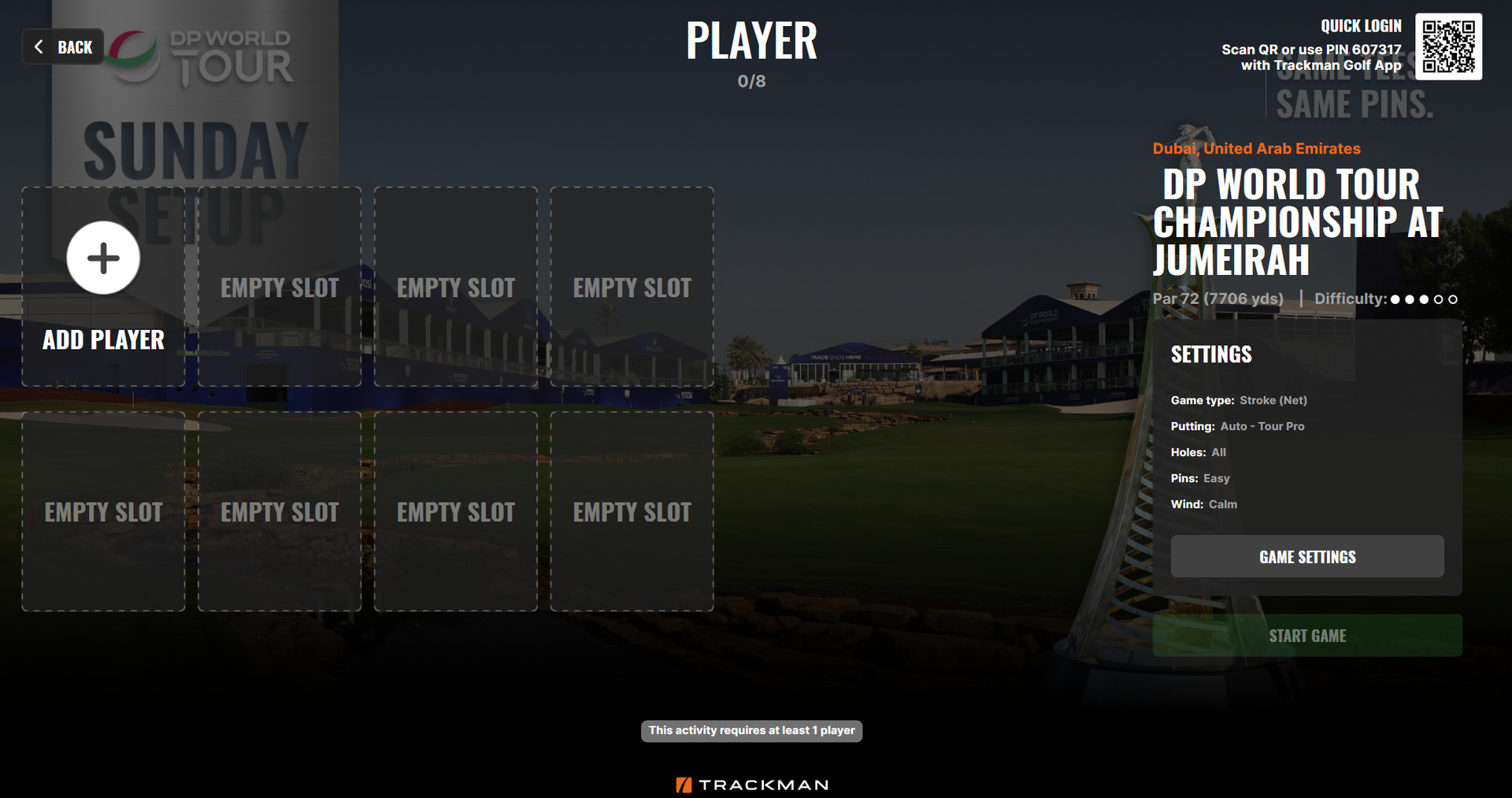Viewport: 1512px width, 798px height.
Task: Add a player with the plus slot
Action: (x=103, y=258)
